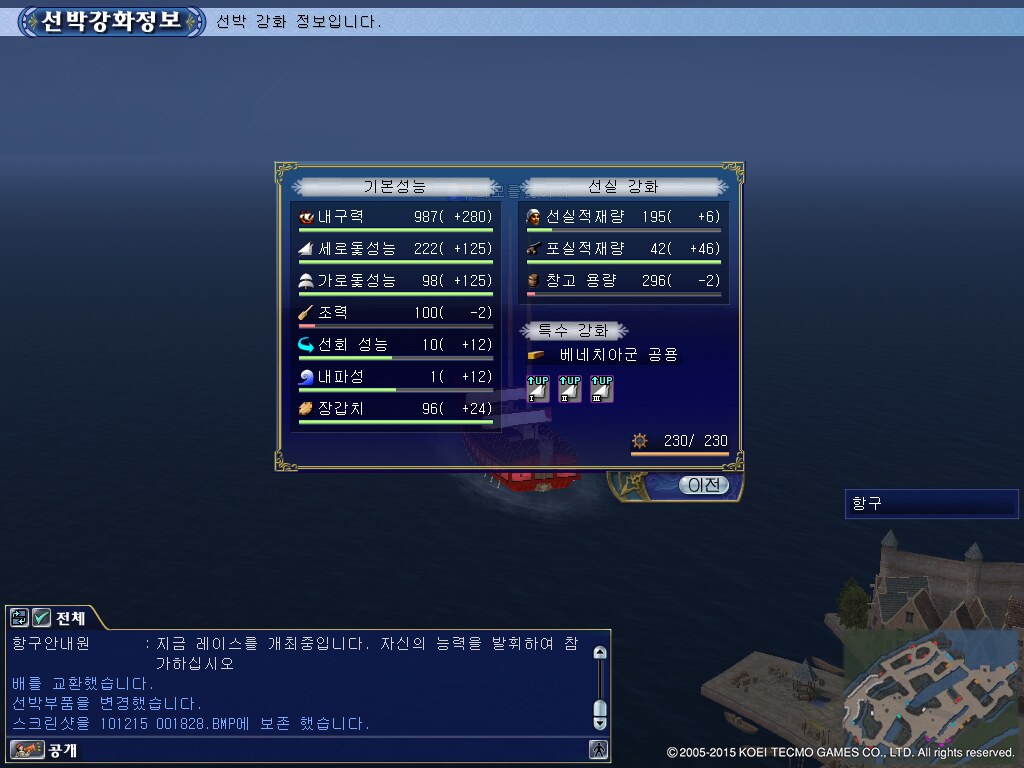This screenshot has height=768, width=1024.
Task: Click the chat window switch icon beside the checkmark
Action: pyautogui.click(x=20, y=618)
